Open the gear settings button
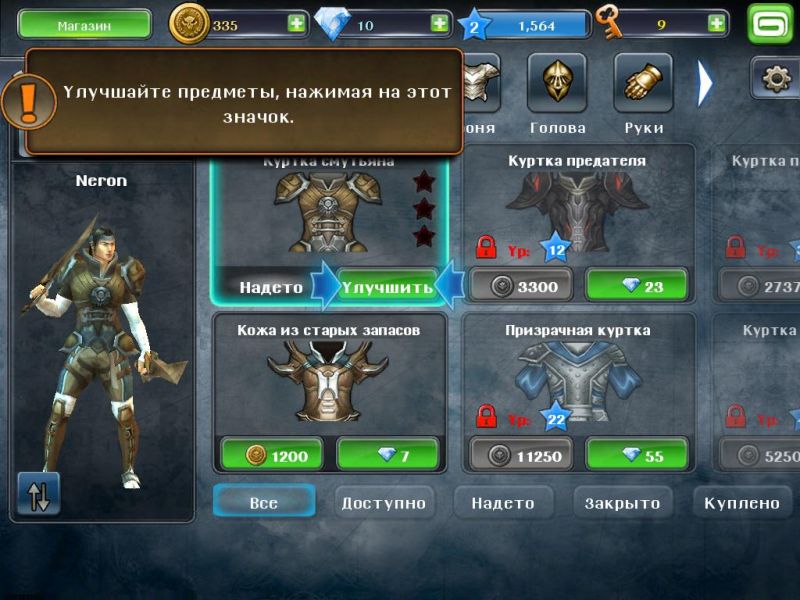 [x=775, y=80]
